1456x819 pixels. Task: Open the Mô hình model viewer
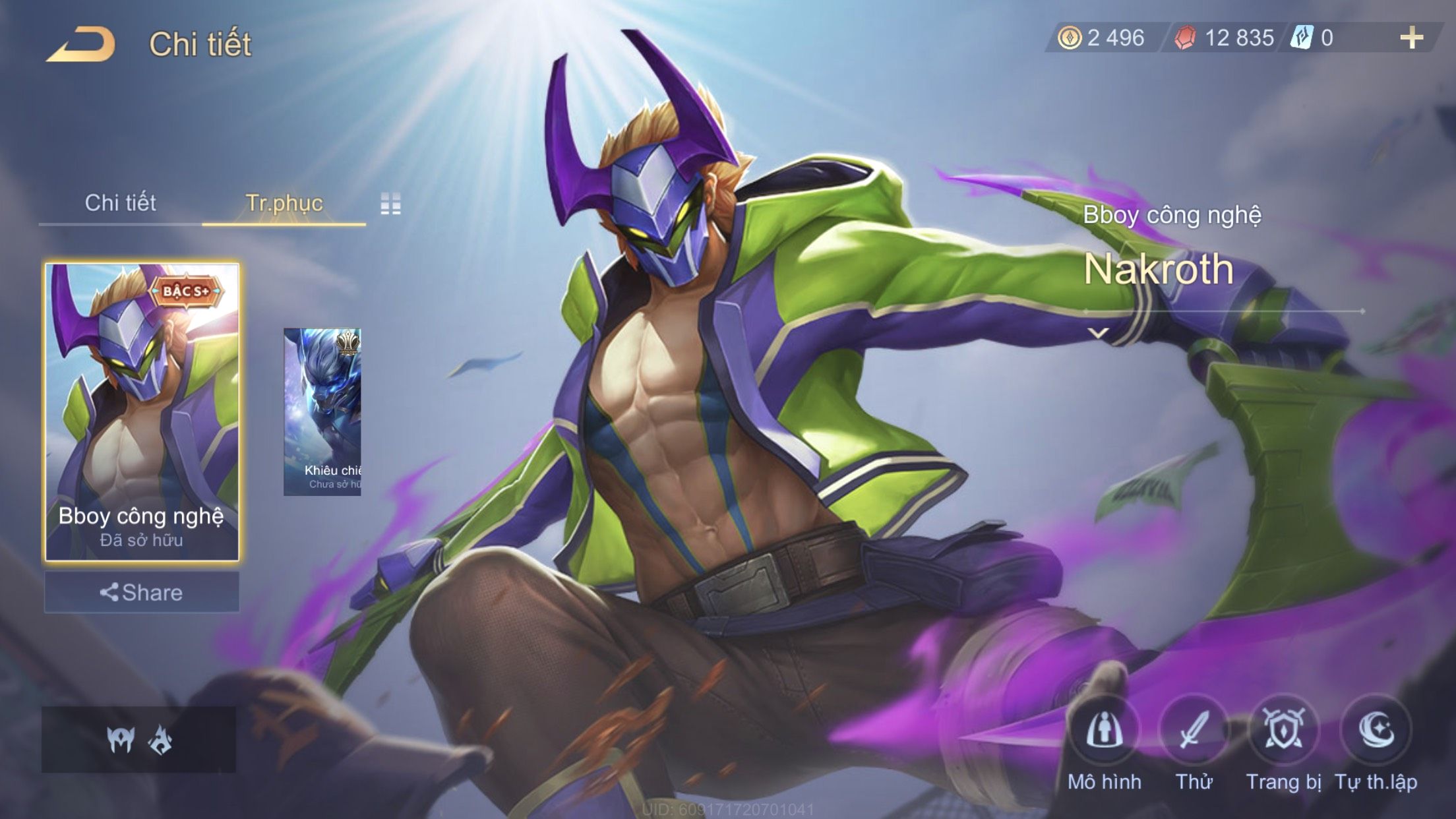pos(1105,731)
